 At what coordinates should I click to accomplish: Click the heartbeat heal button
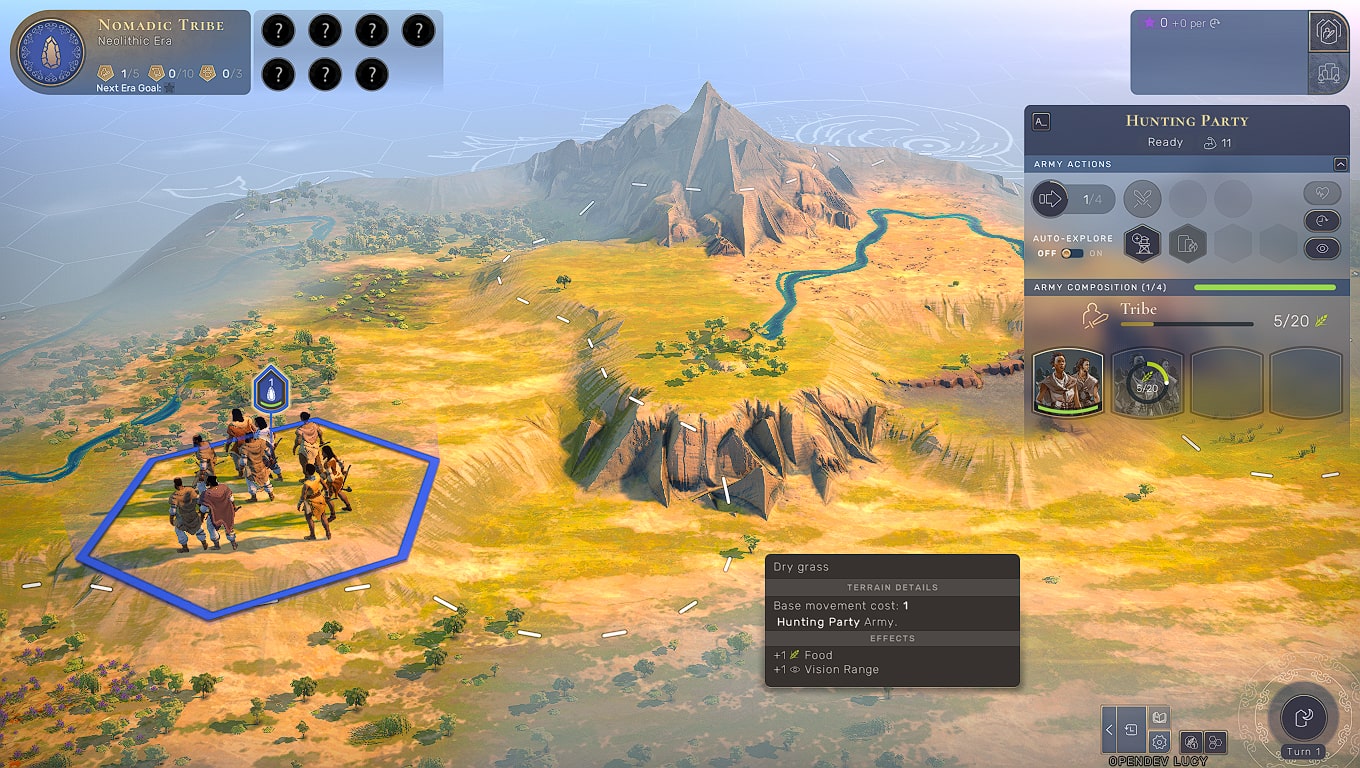coord(1322,193)
